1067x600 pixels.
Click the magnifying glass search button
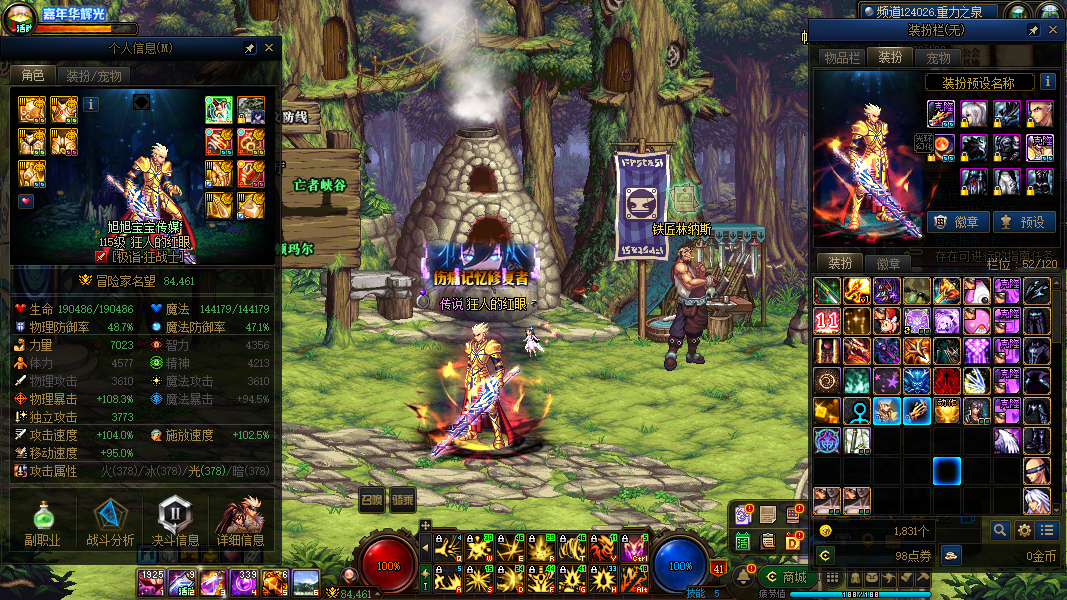(1000, 530)
